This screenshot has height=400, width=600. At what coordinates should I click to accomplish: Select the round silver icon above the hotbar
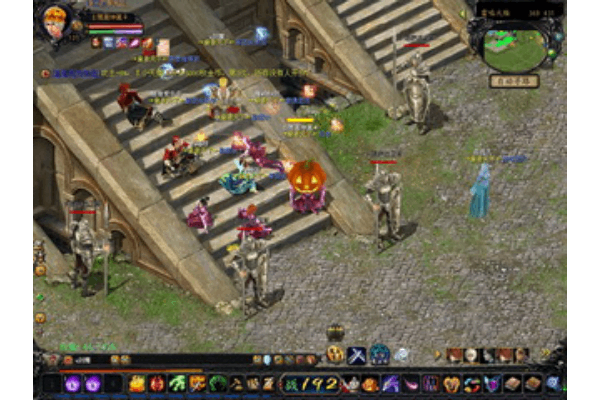pyautogui.click(x=401, y=354)
